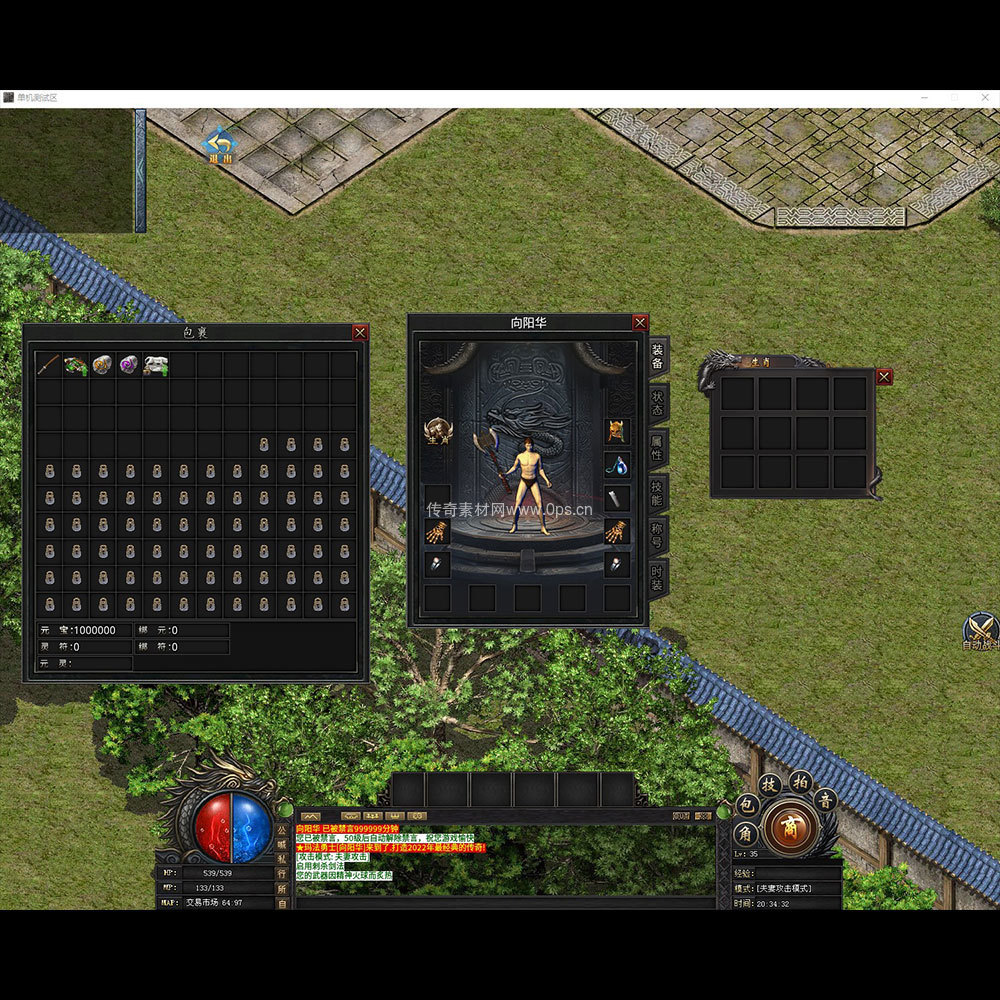The height and width of the screenshot is (1000, 1000).
Task: Open the 角 character round button
Action: 746,832
